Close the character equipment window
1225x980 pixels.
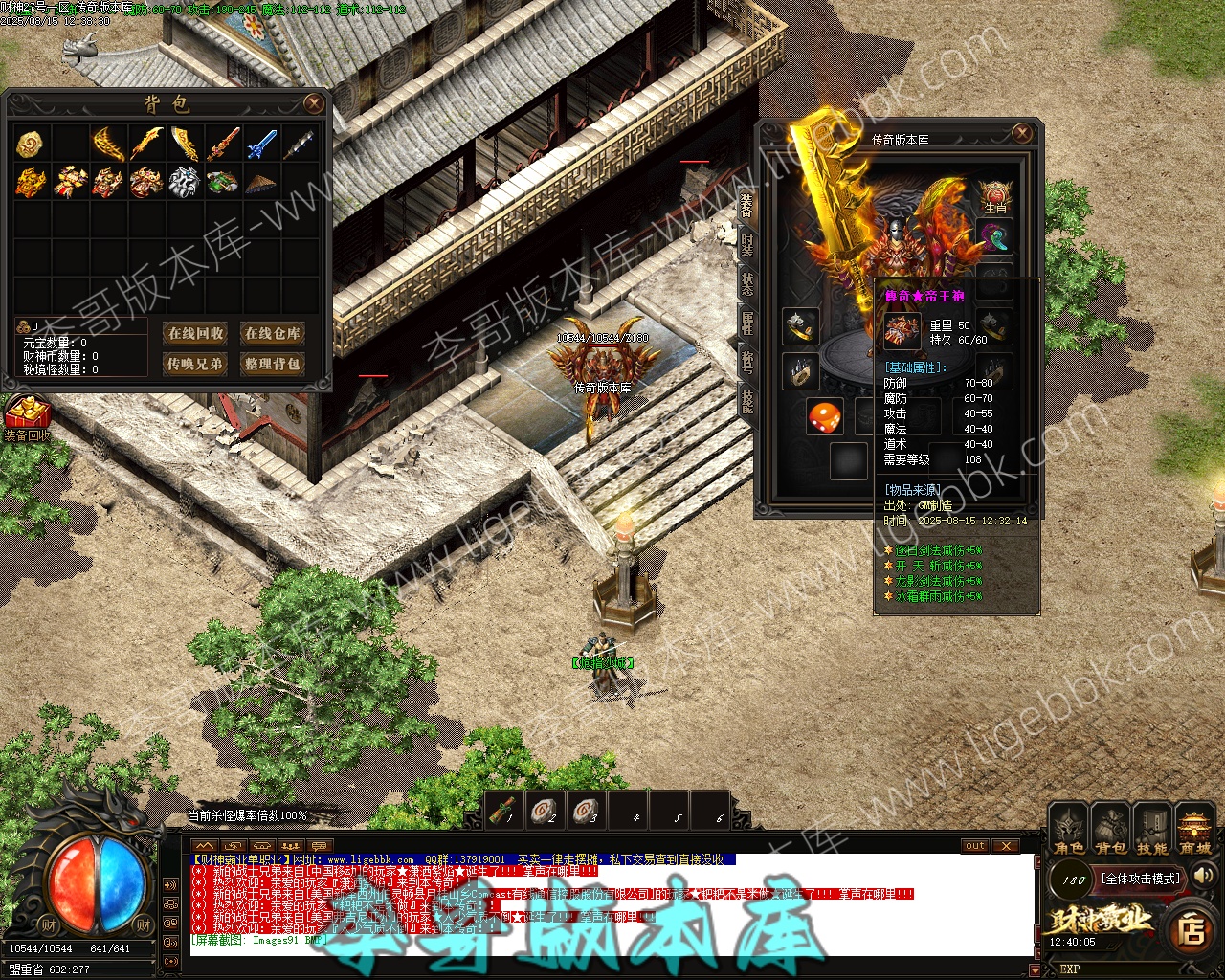tap(1022, 133)
